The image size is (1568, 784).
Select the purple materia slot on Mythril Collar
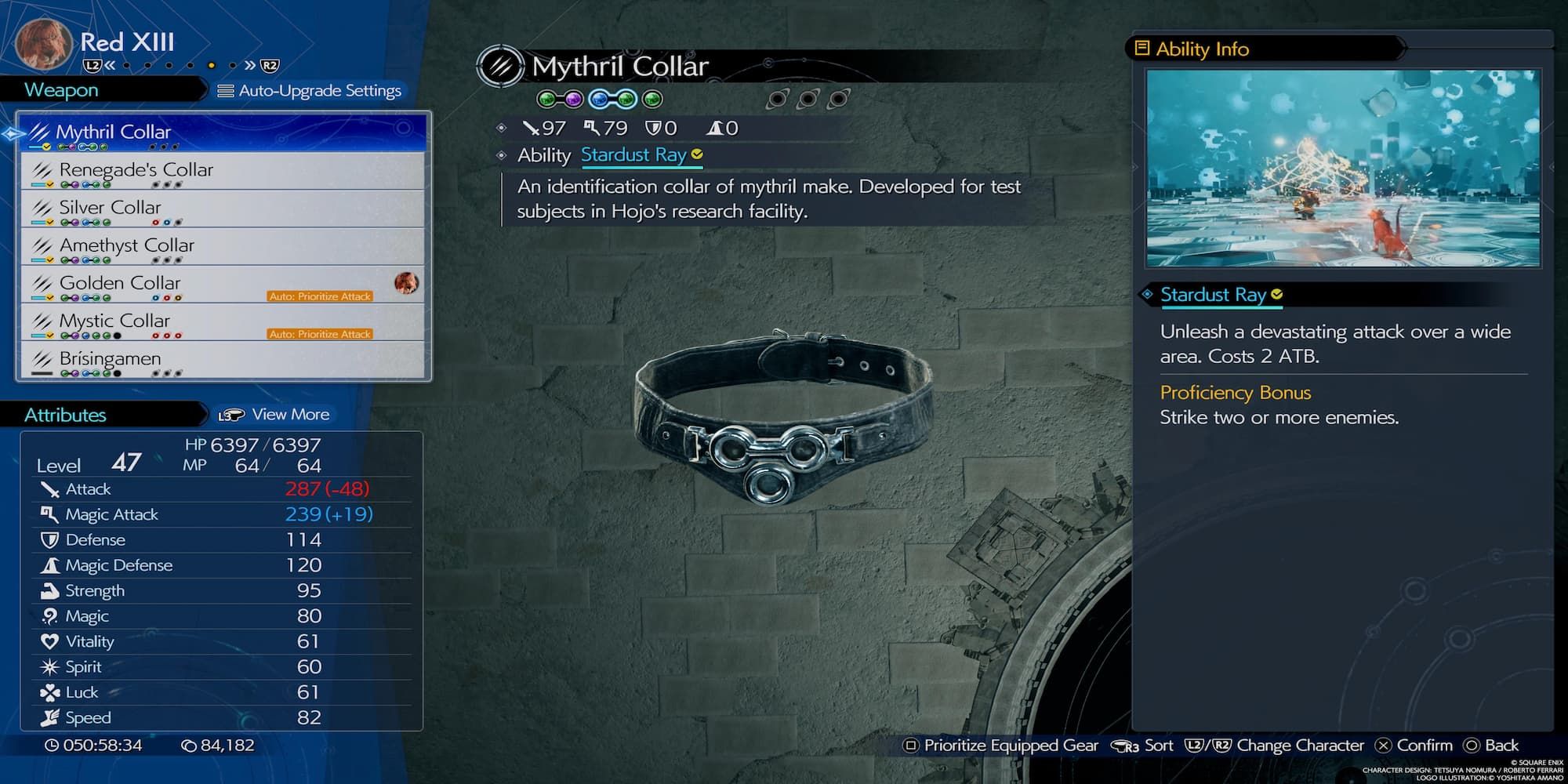pos(574,100)
